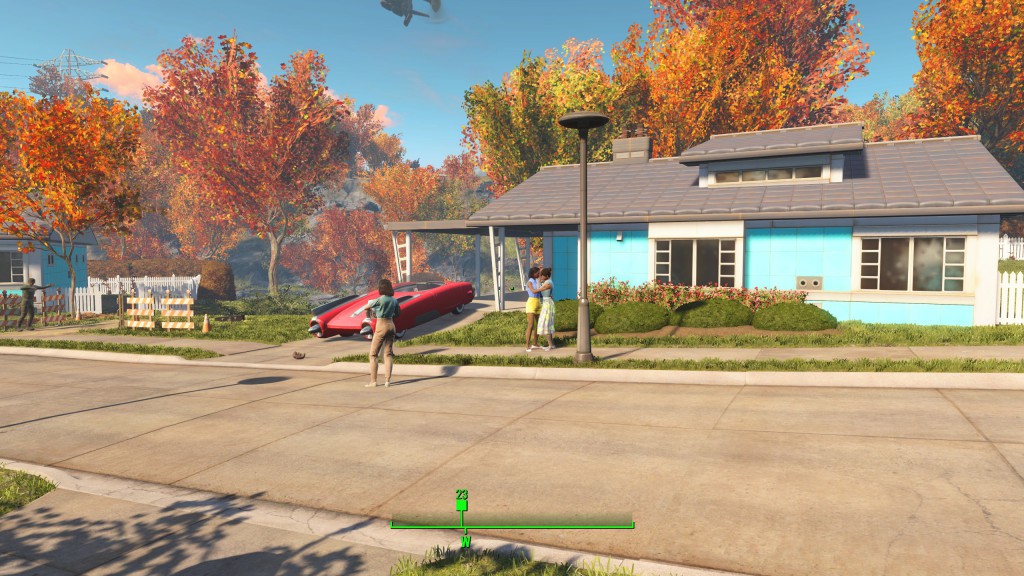Select the green objective marker on the compass
This screenshot has height=576, width=1024.
(x=461, y=505)
